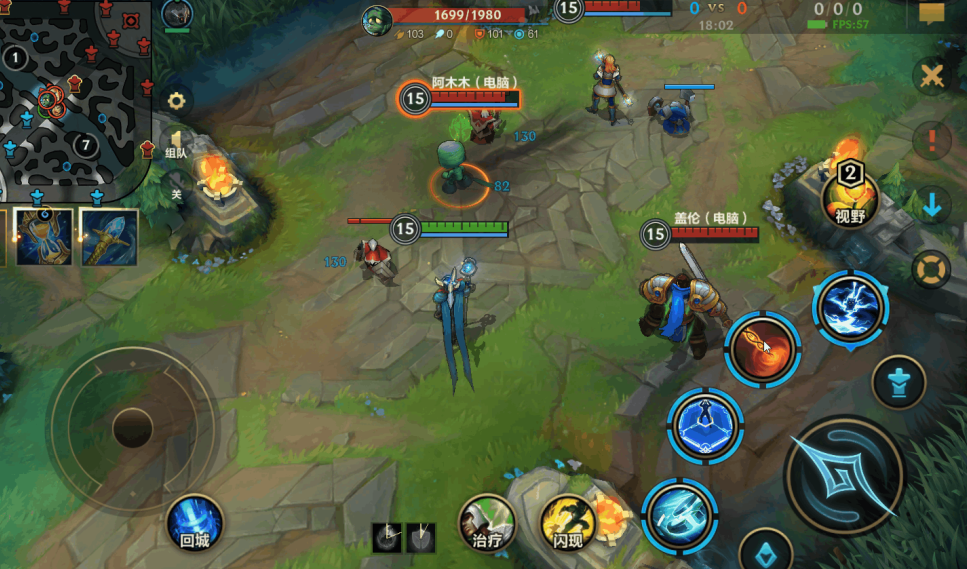The width and height of the screenshot is (967, 569).
Task: Click the minimap
Action: pos(75,95)
